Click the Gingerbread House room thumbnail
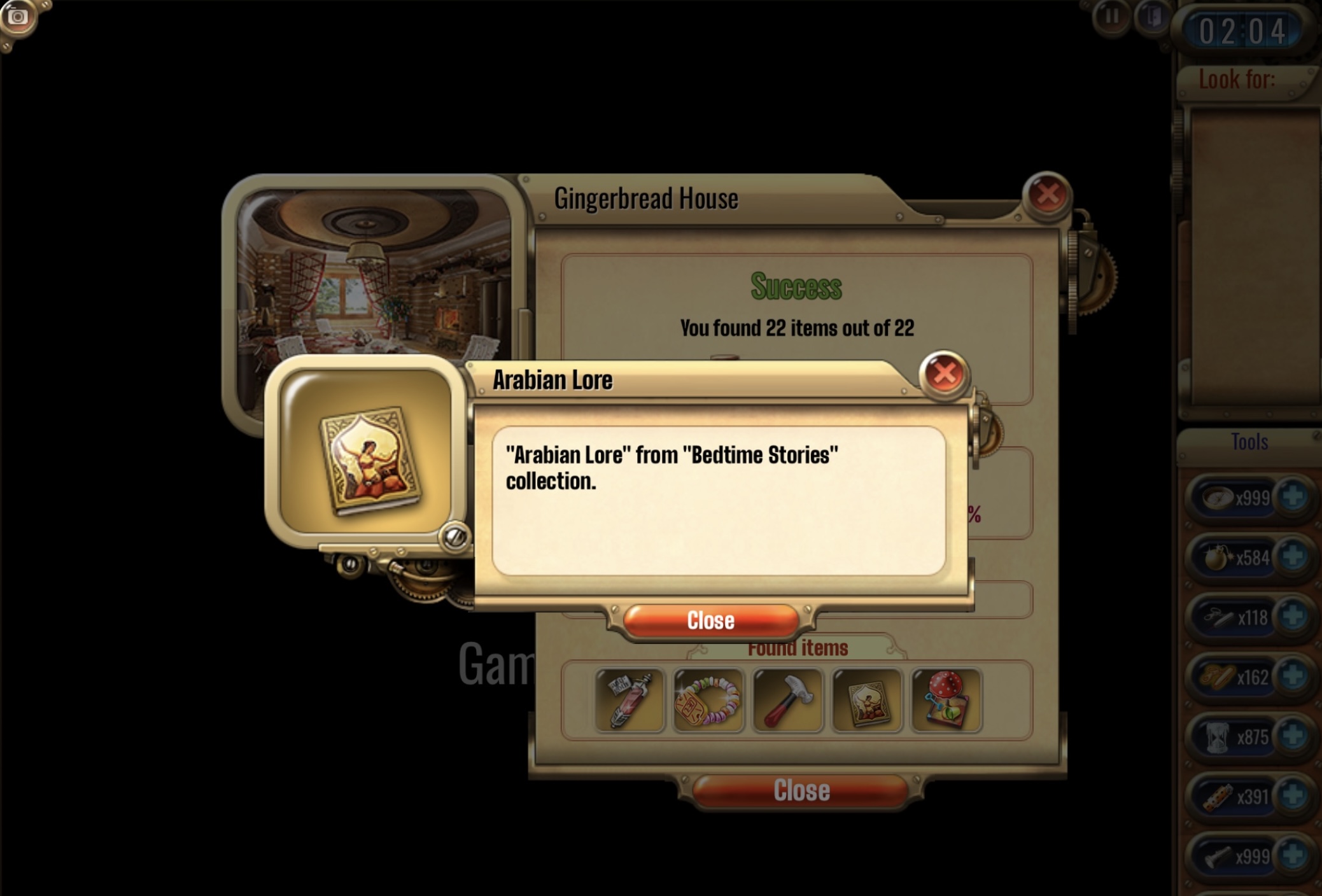Viewport: 1322px width, 896px height. pyautogui.click(x=374, y=274)
